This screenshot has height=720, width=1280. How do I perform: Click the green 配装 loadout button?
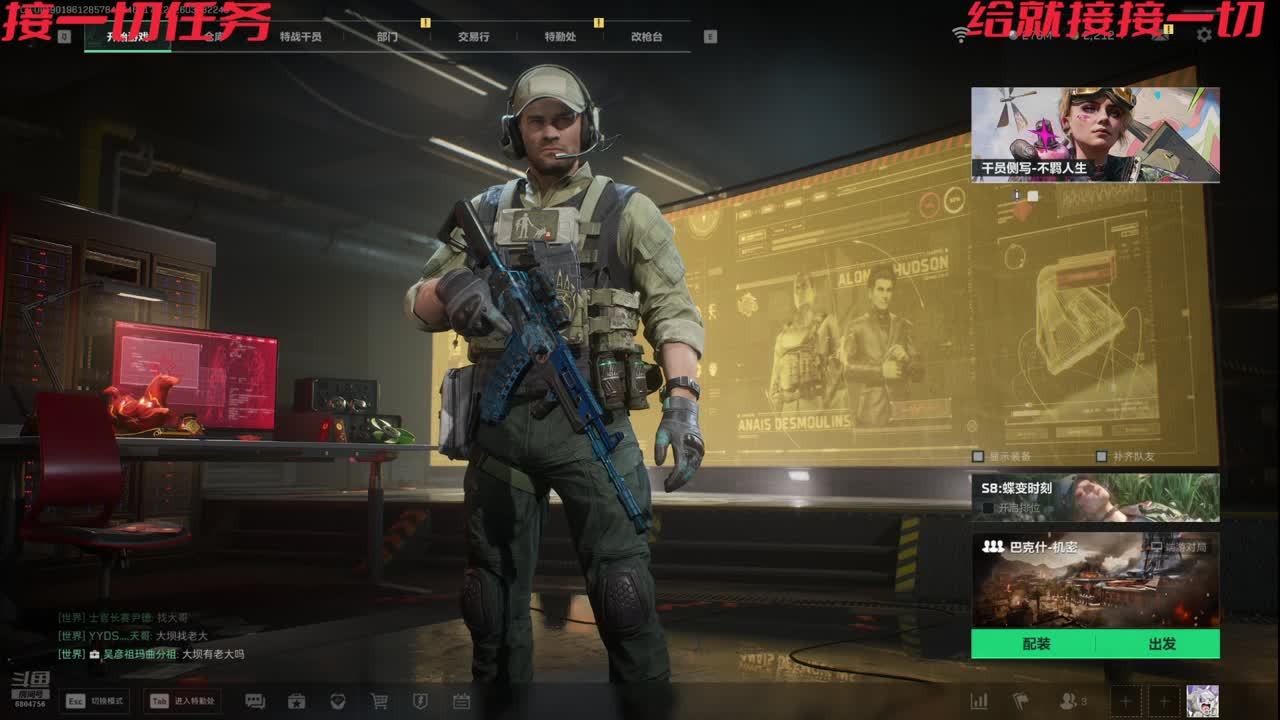(x=1036, y=644)
